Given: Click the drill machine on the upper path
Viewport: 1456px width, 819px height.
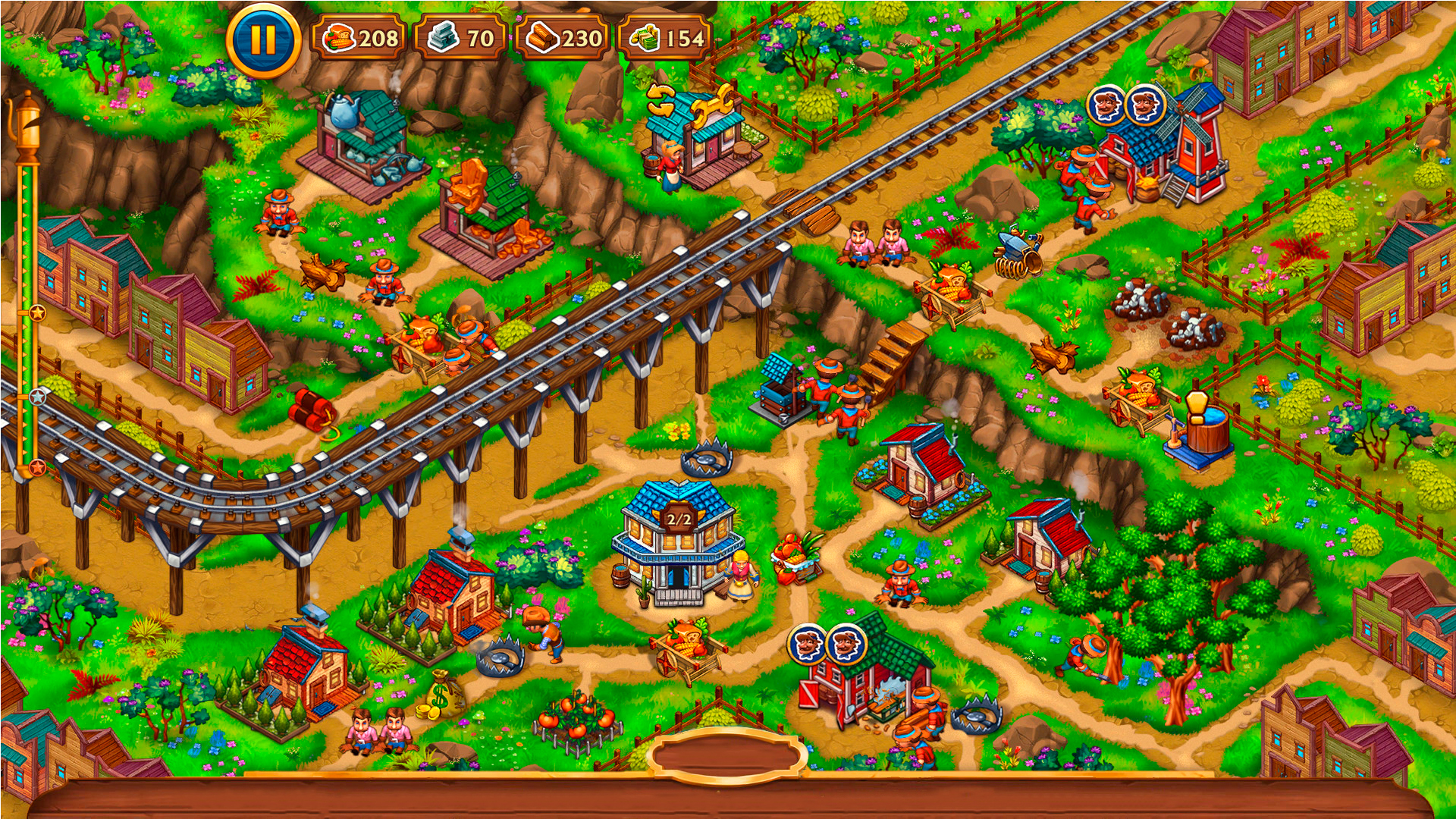Looking at the screenshot, I should [1016, 250].
